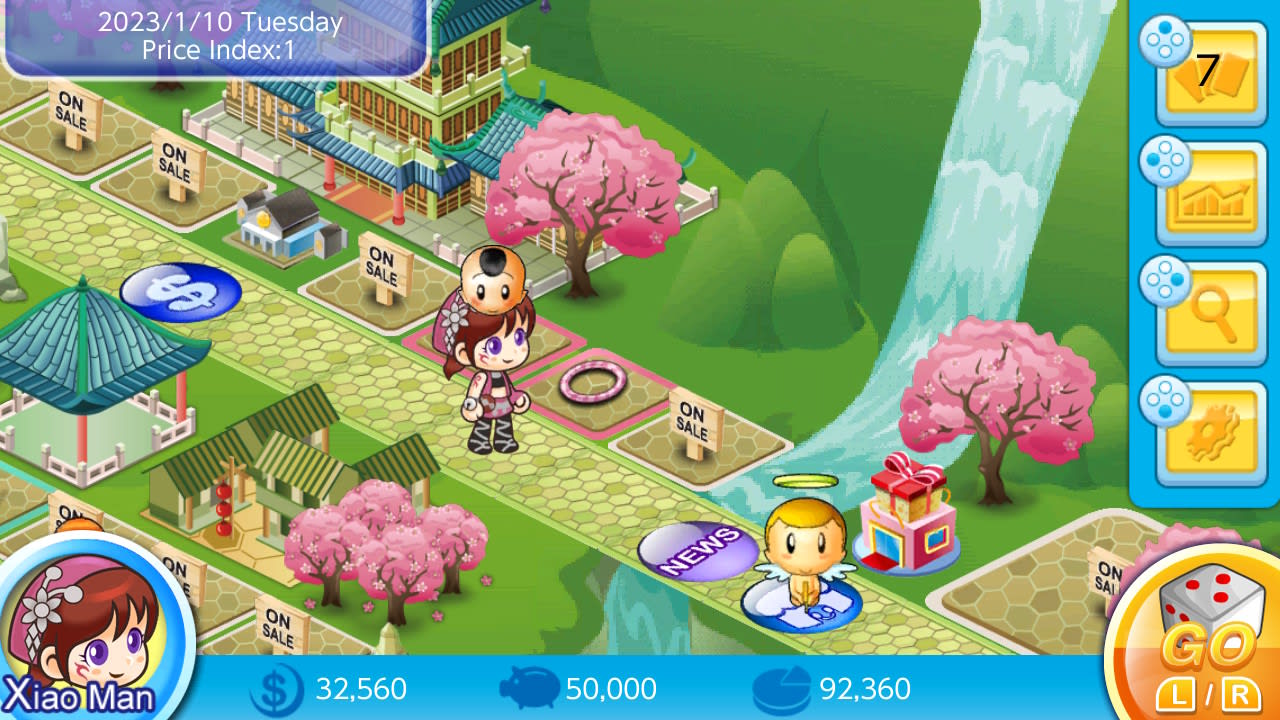The width and height of the screenshot is (1280, 720).
Task: Select the piggy bank savings icon
Action: [x=530, y=689]
